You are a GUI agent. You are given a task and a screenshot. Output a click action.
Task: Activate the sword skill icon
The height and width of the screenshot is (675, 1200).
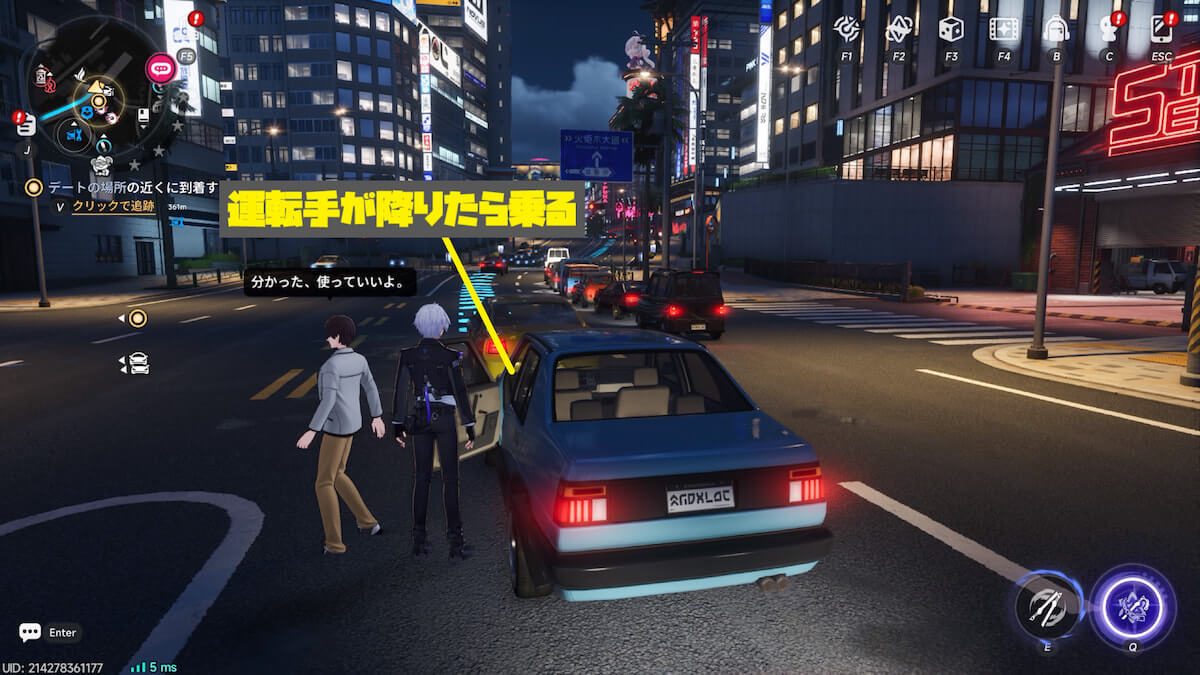point(1048,606)
